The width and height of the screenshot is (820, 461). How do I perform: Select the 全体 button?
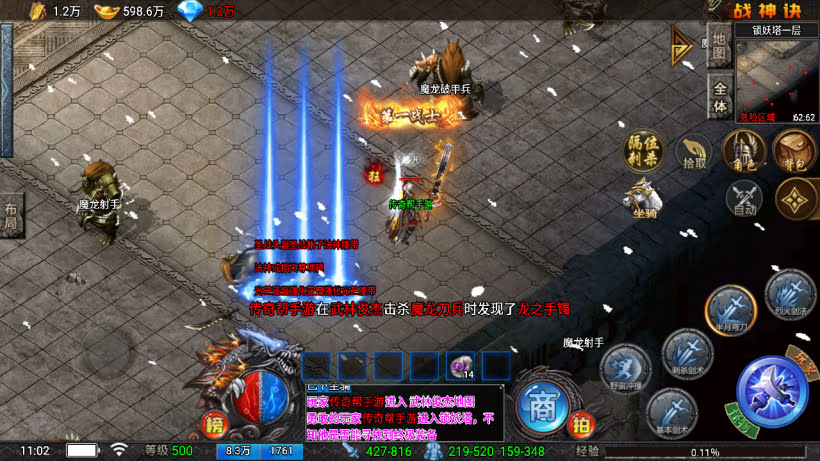point(719,97)
